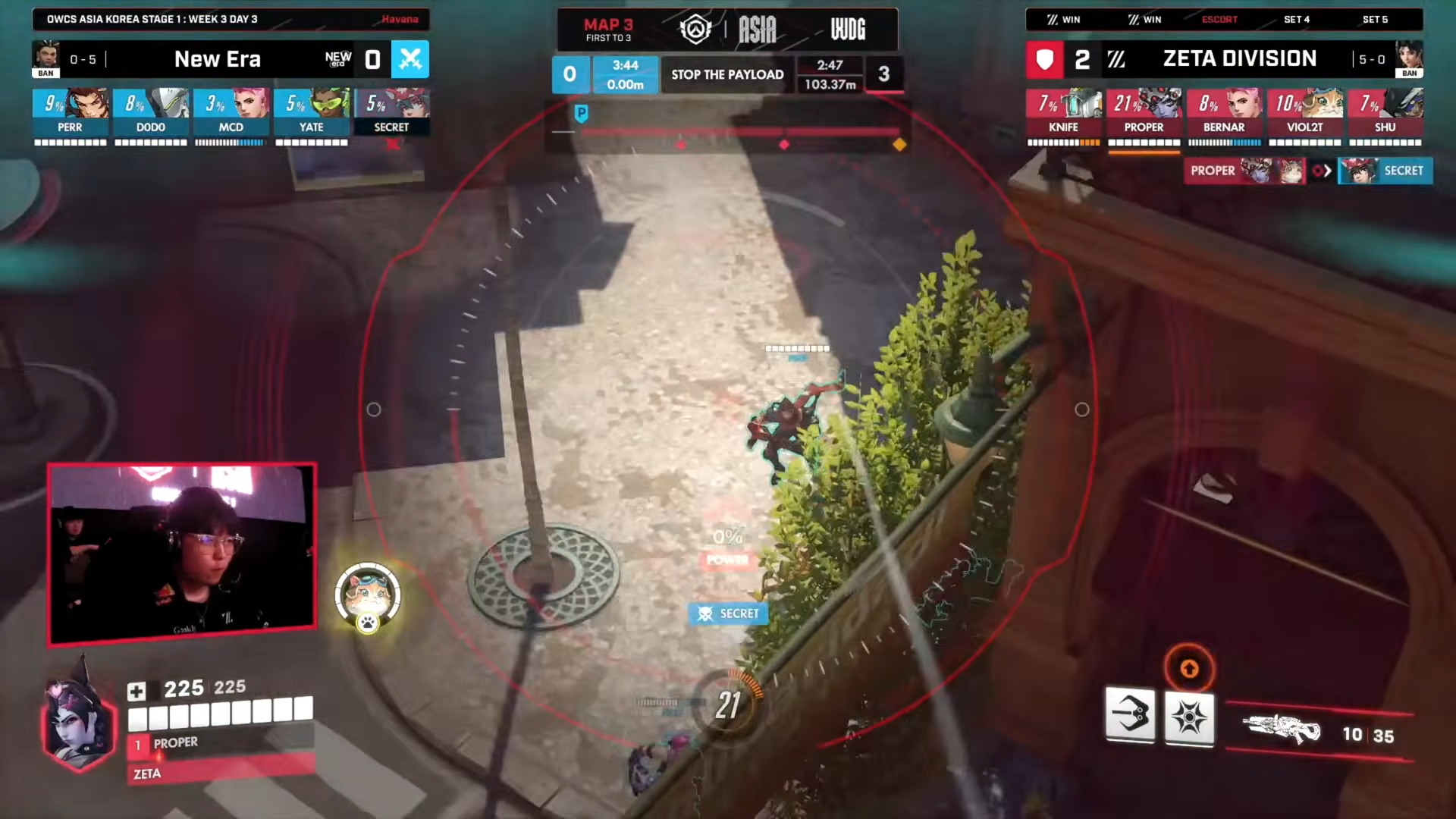Open the player webcam thumbnail

(182, 554)
